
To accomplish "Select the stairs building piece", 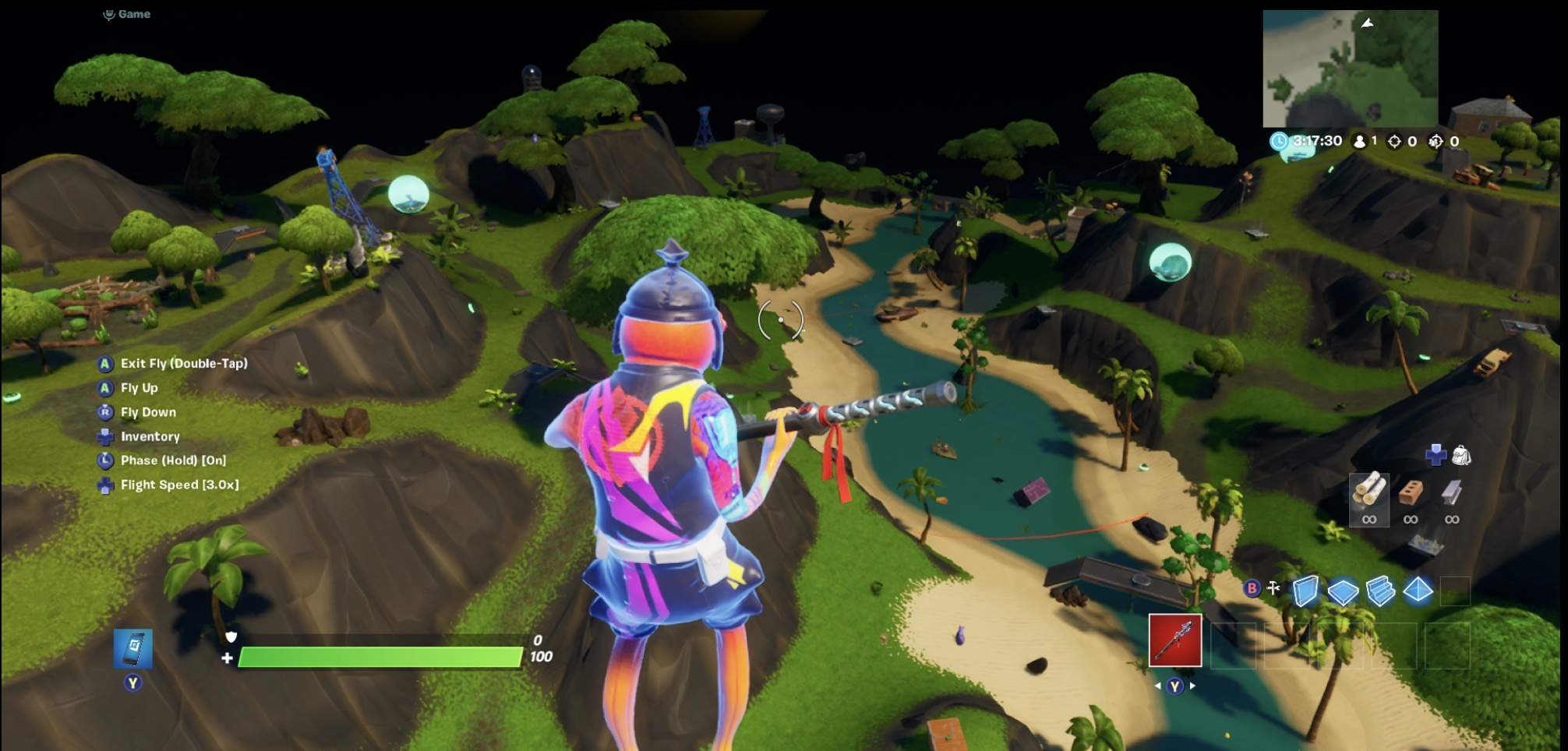I will pos(1380,591).
